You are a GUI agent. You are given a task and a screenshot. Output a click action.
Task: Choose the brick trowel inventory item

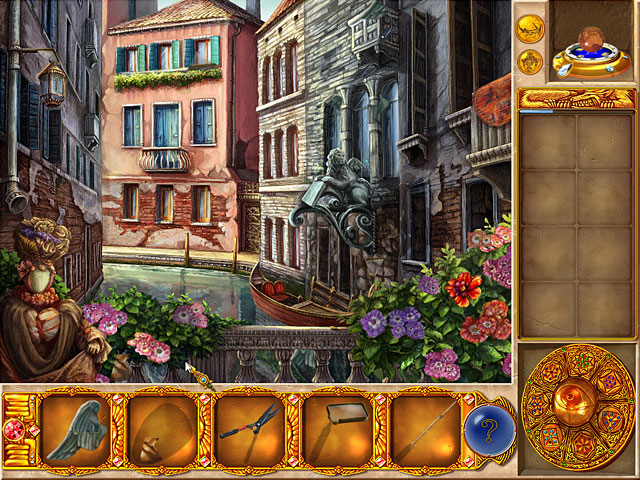(338, 431)
